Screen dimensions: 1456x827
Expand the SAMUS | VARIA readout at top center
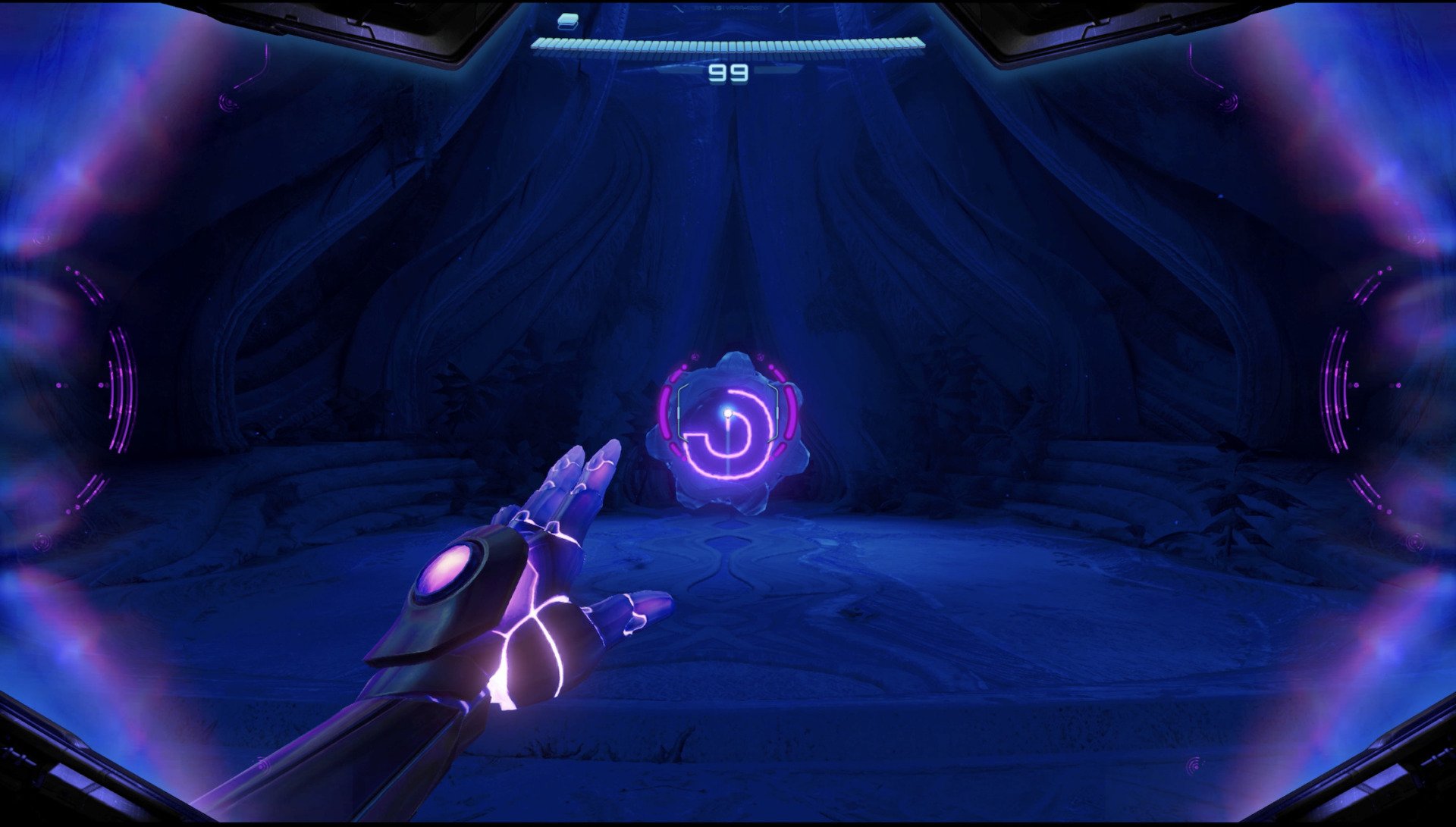pos(730,8)
